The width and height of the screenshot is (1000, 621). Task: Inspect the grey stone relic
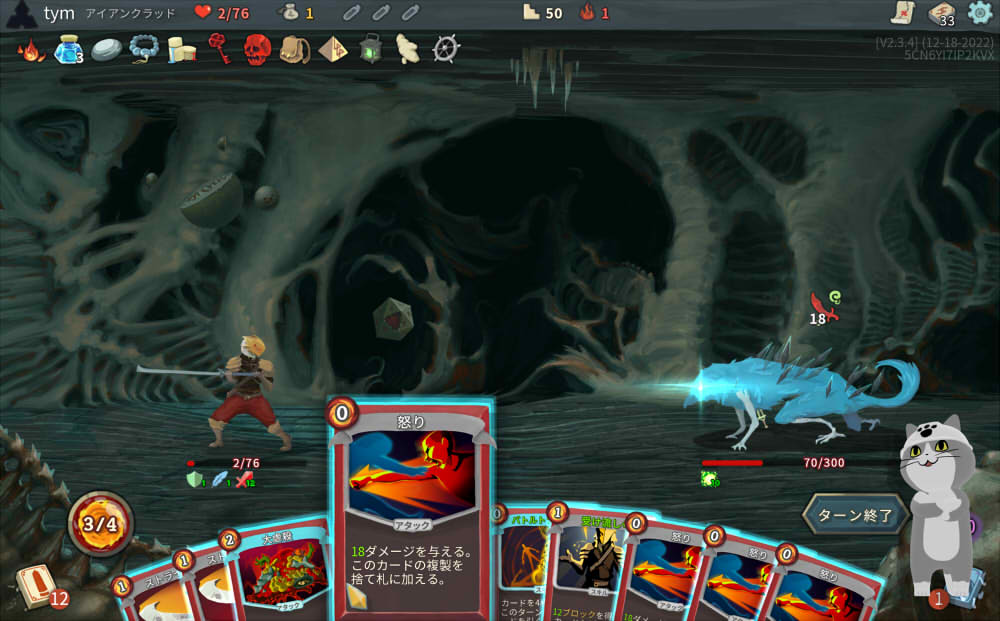point(106,49)
